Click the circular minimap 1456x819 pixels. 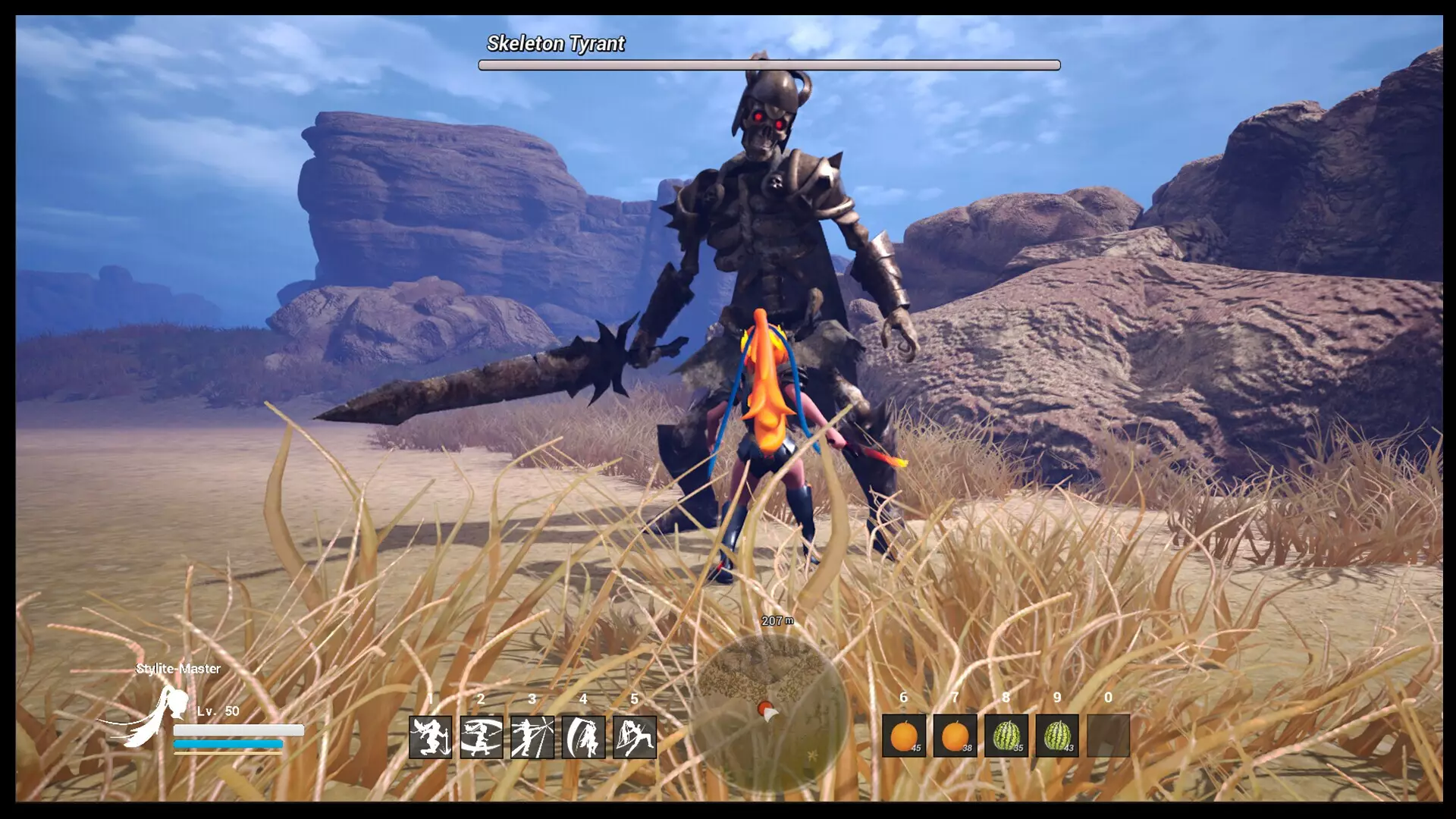[x=770, y=711]
